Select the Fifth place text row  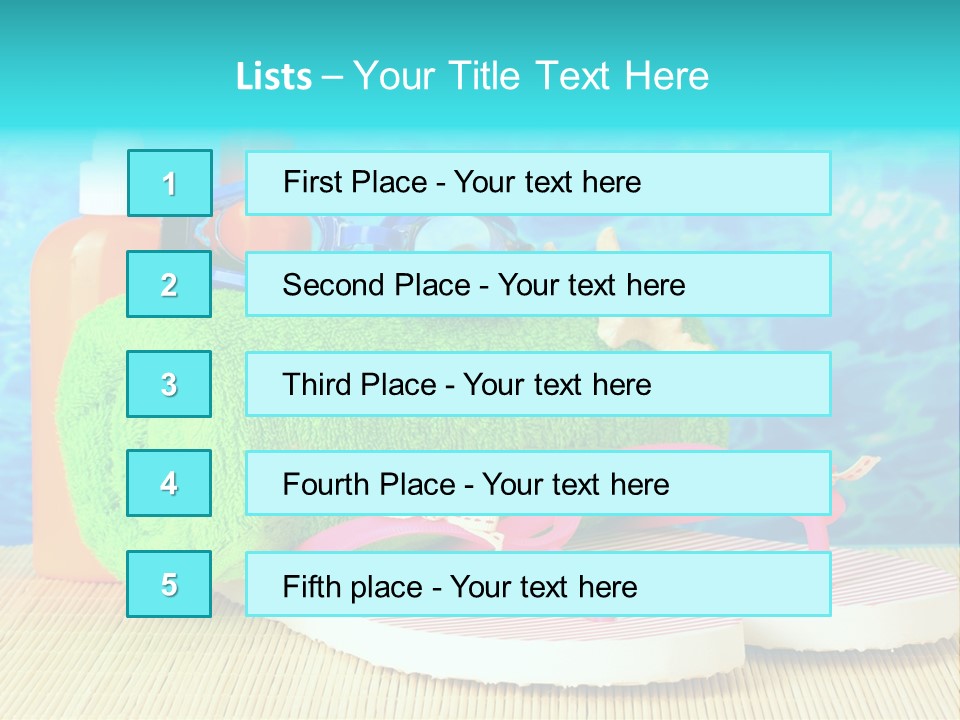(538, 585)
